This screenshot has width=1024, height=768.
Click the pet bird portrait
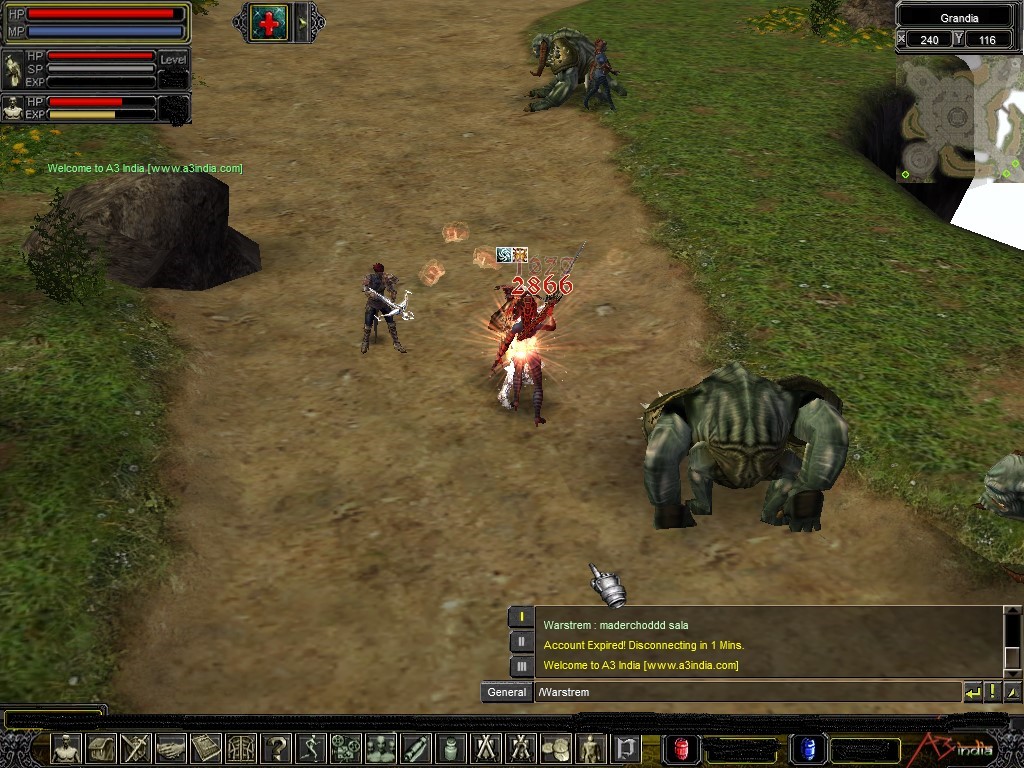pyautogui.click(x=13, y=70)
